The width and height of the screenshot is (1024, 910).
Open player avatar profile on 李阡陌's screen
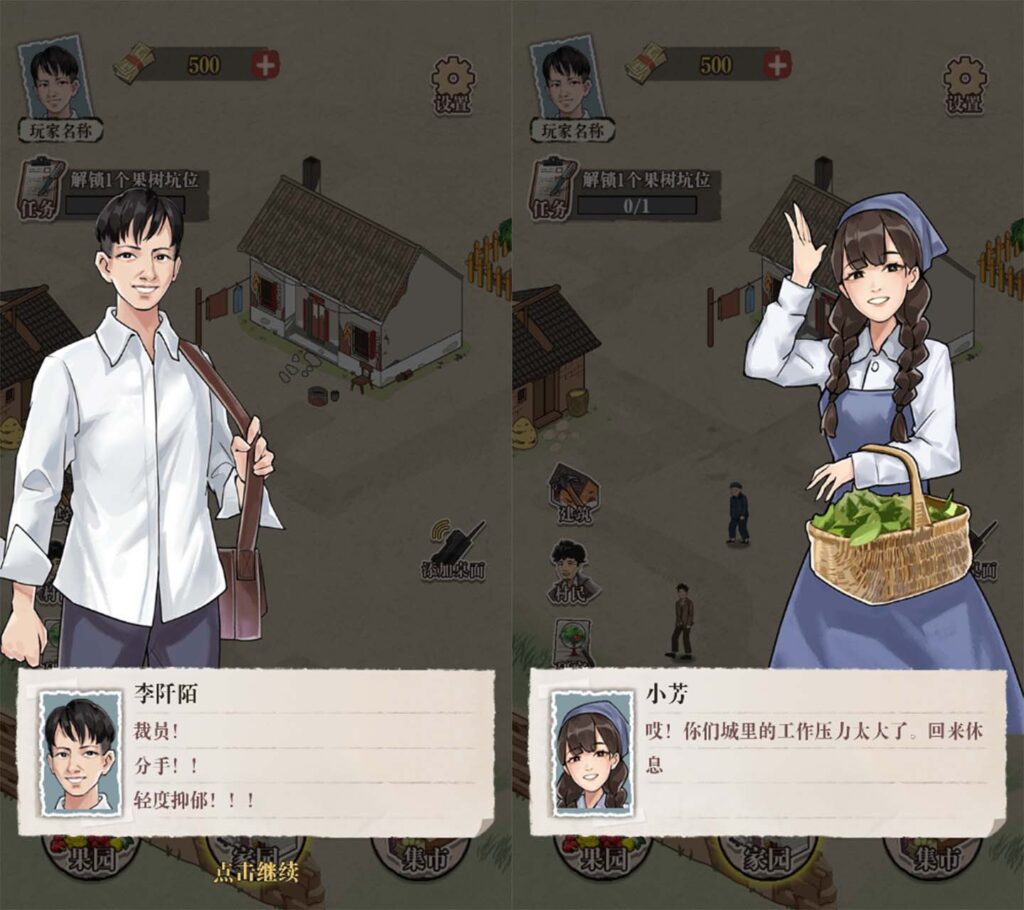55,80
